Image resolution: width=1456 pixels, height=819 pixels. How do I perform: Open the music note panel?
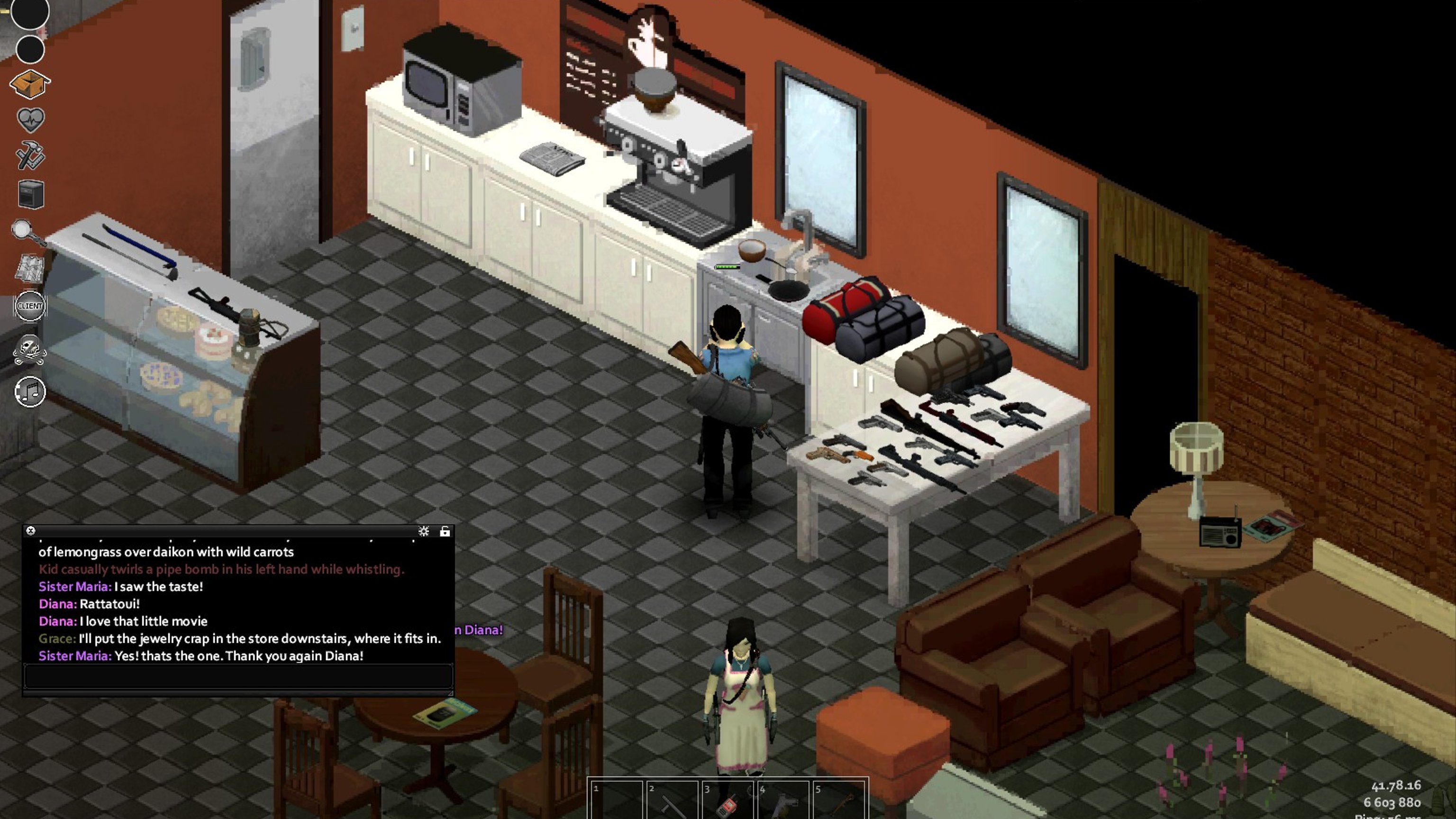click(30, 391)
